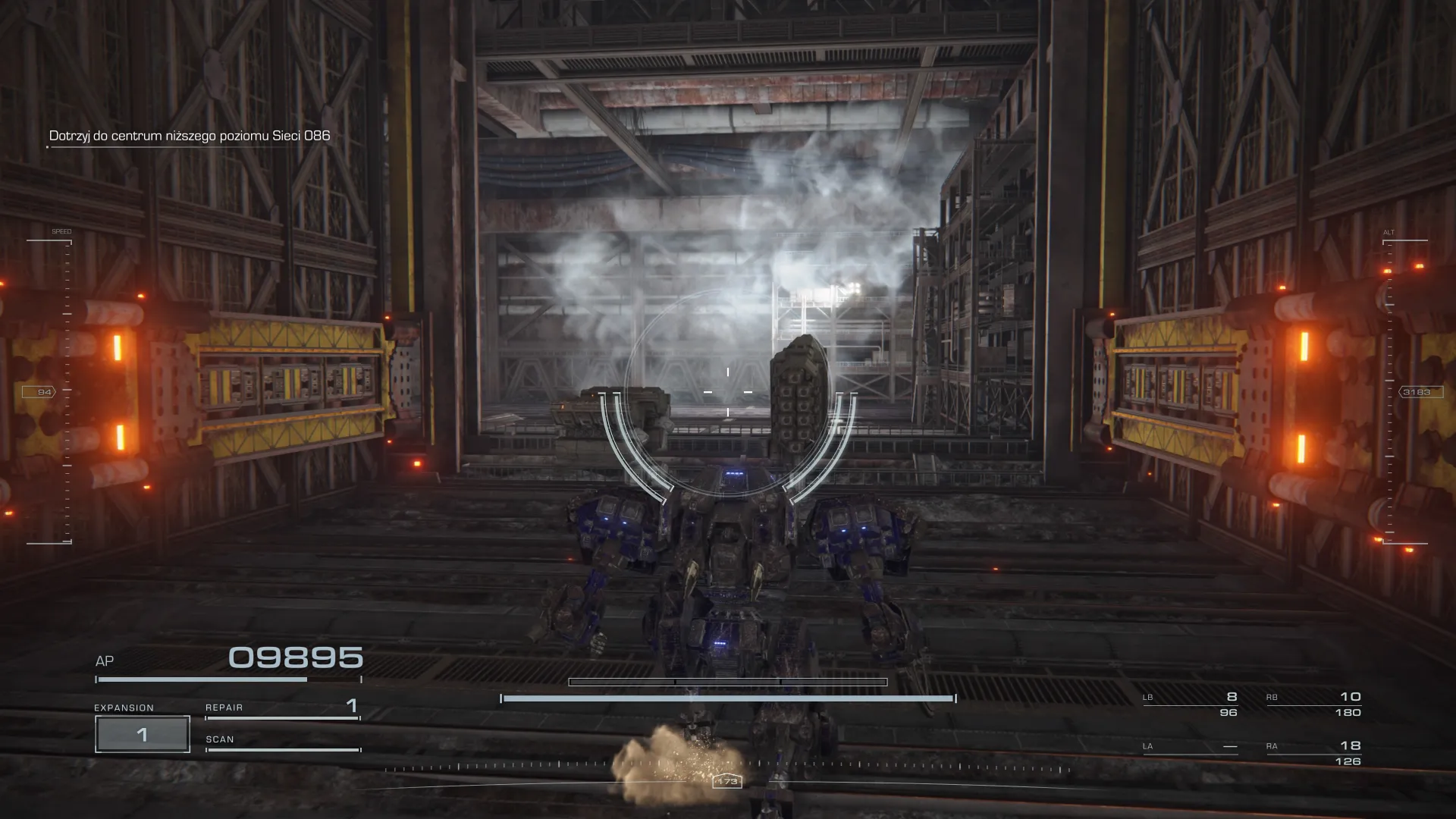This screenshot has width=1456, height=819.
Task: Select the mission objective tracker text
Action: (190, 136)
